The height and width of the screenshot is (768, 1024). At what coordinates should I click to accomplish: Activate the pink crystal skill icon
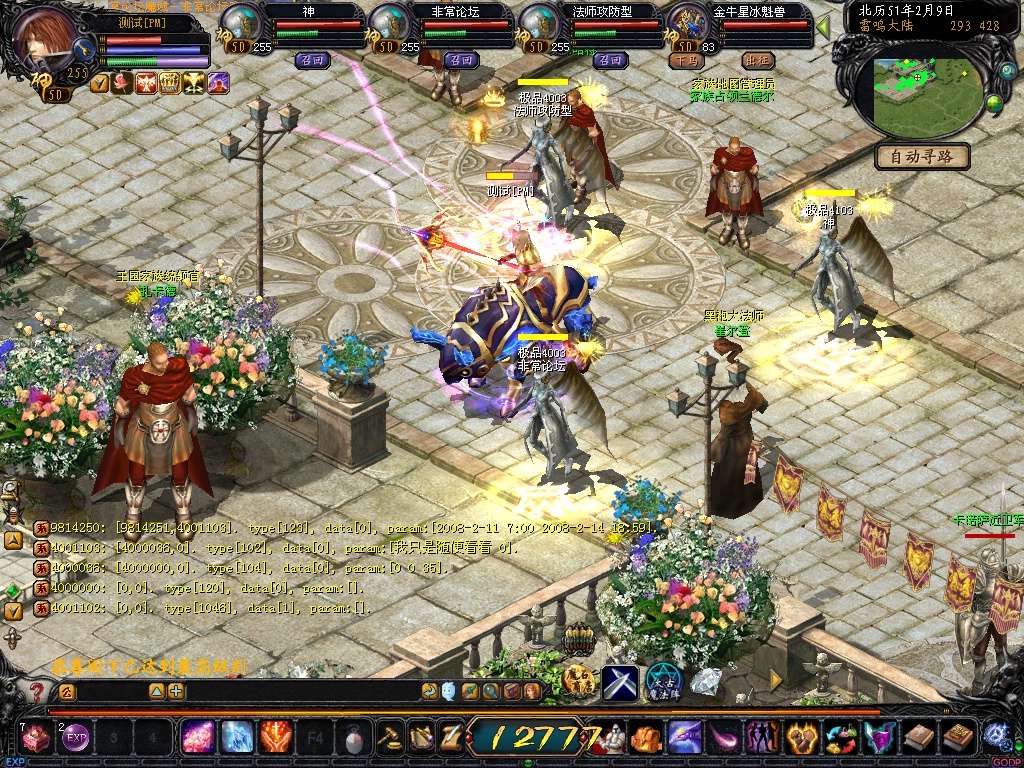(197, 738)
